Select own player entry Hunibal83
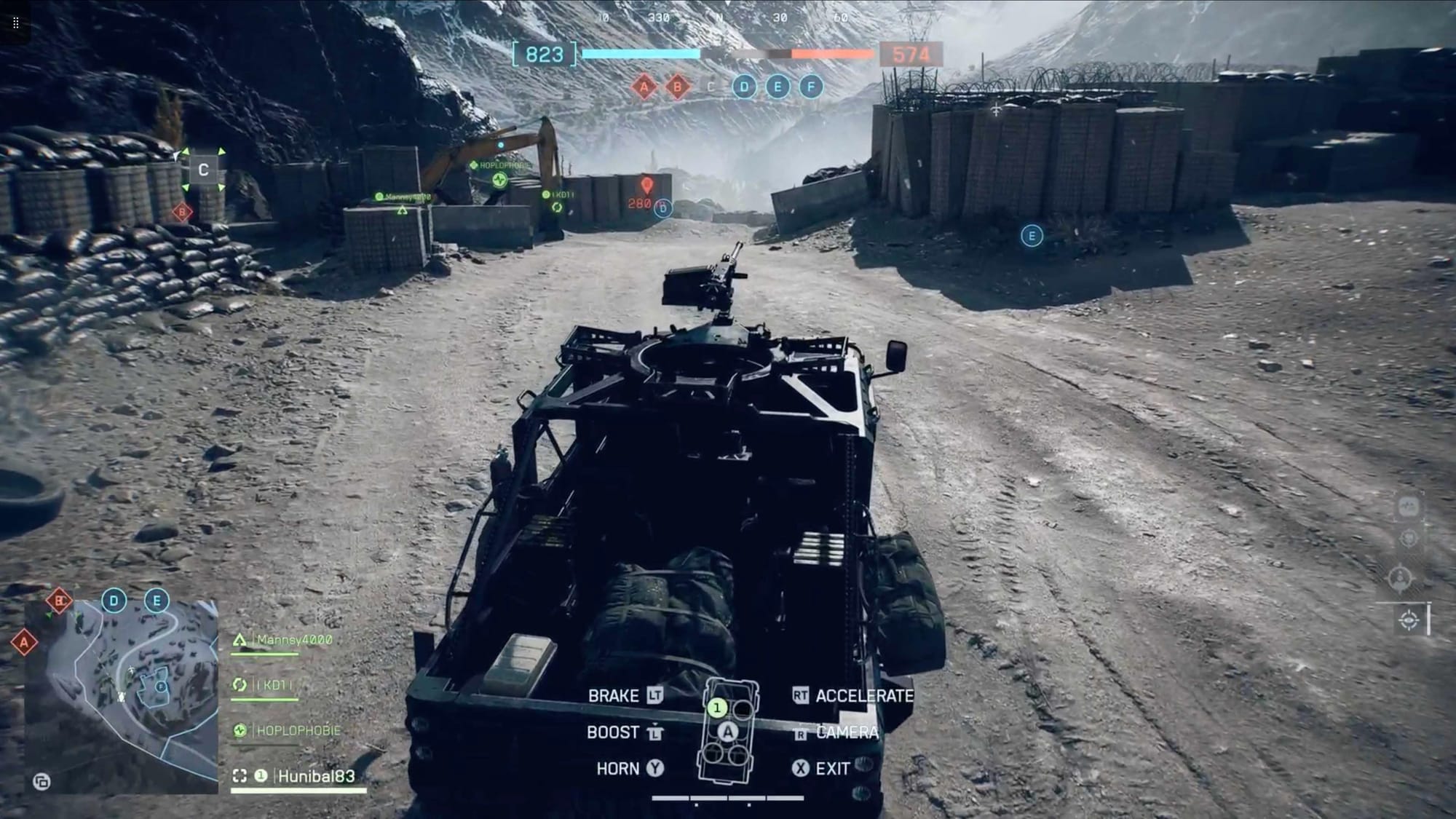1456x819 pixels. [315, 776]
